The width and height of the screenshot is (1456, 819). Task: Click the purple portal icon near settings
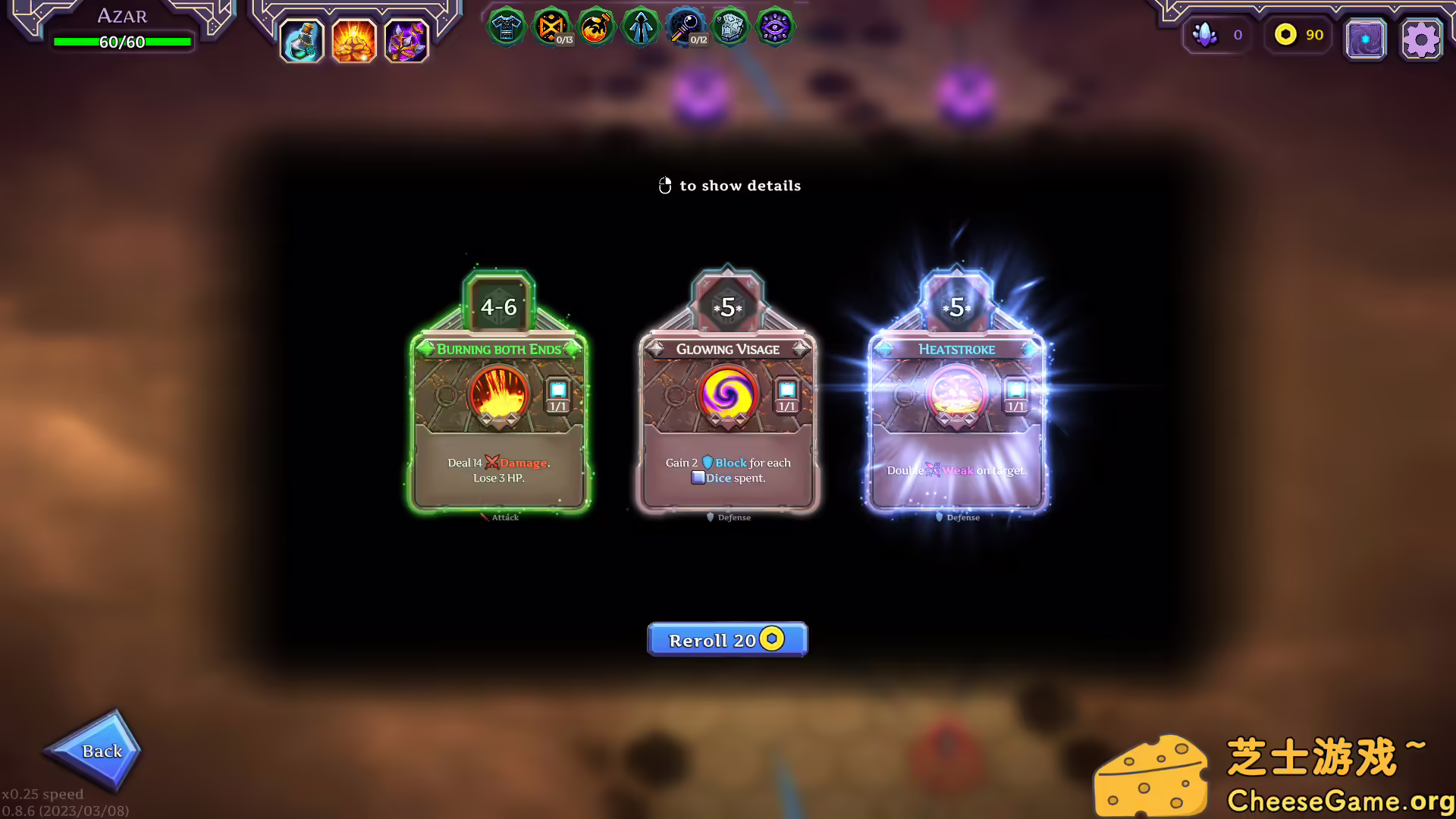pyautogui.click(x=1366, y=38)
